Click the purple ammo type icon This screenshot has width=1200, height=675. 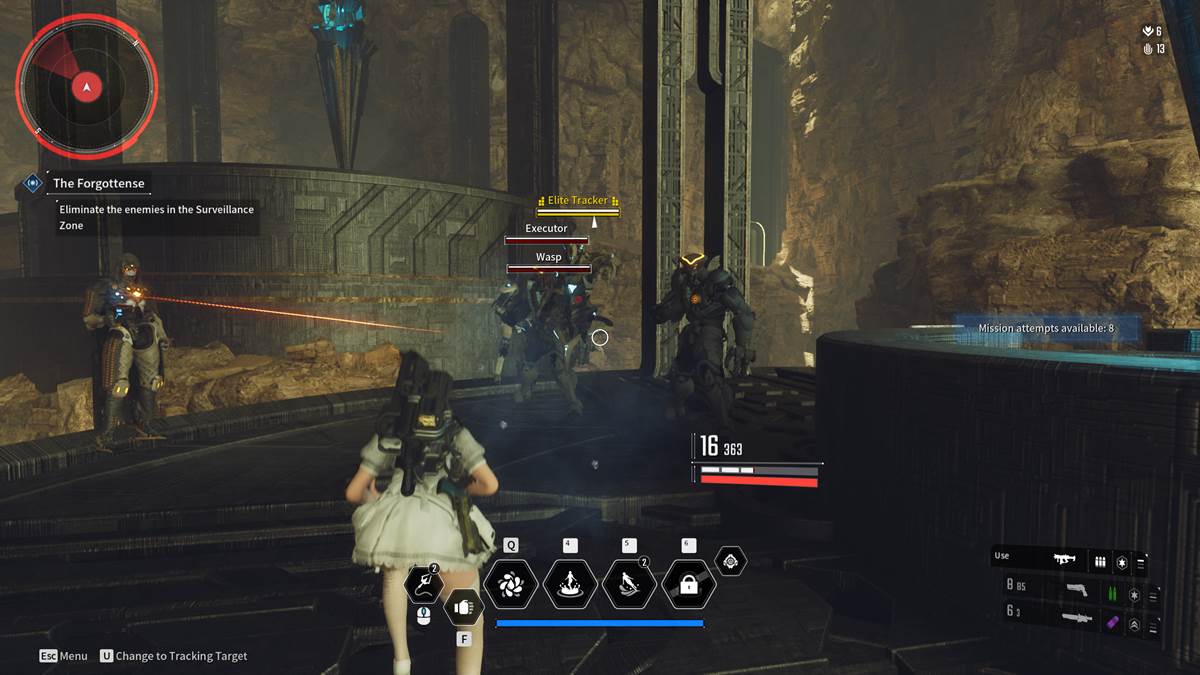[x=1112, y=622]
